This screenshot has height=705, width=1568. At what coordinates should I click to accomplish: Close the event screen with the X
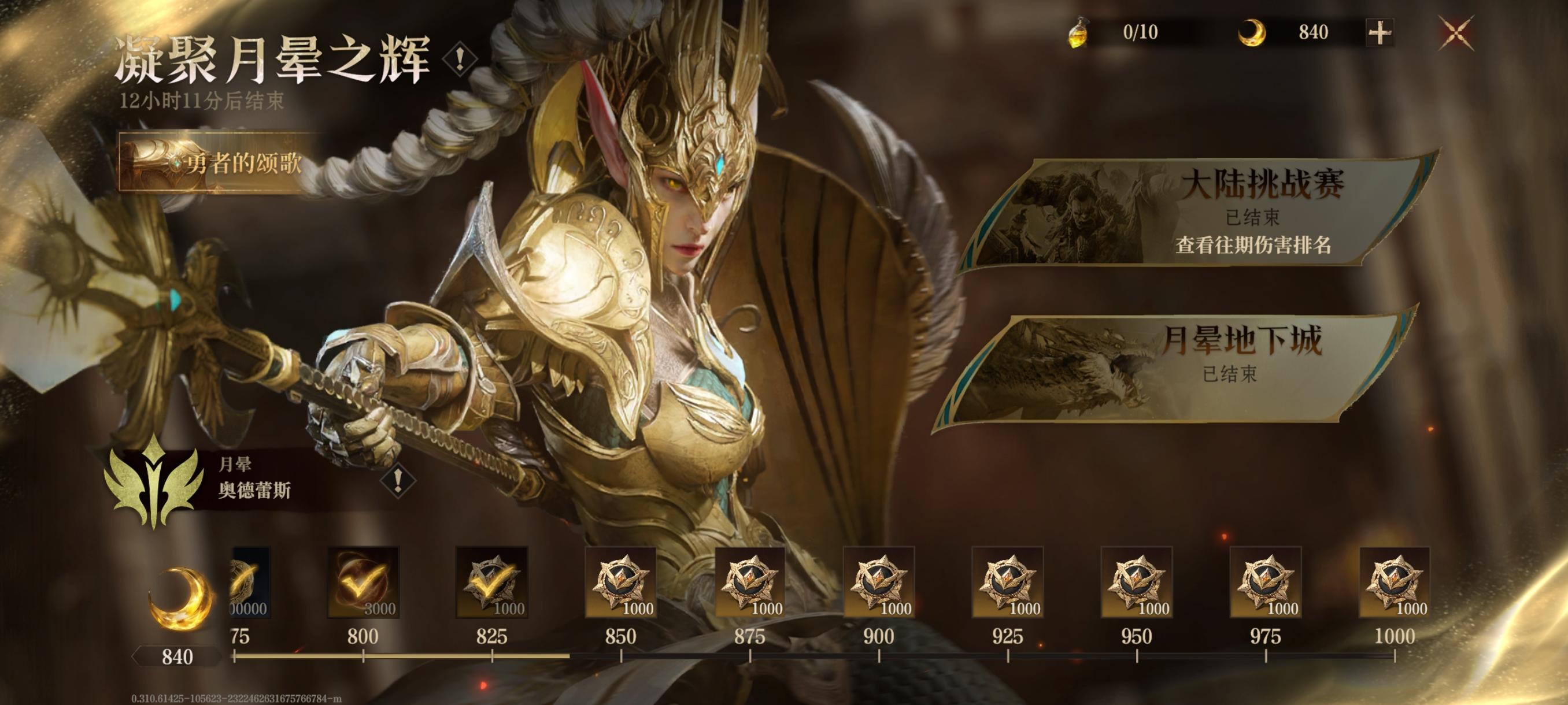coord(1456,33)
